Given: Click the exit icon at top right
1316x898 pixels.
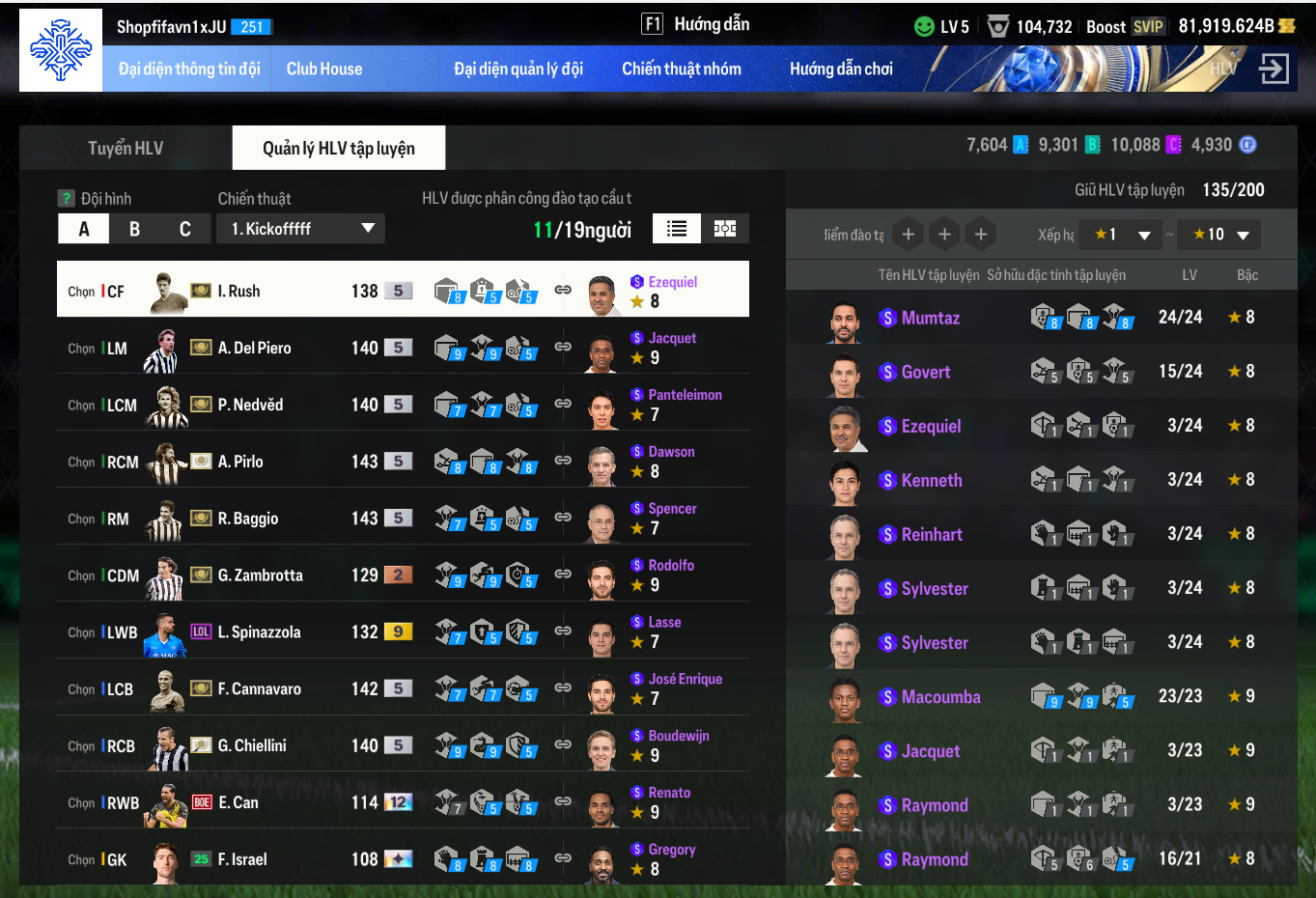Looking at the screenshot, I should (1274, 69).
